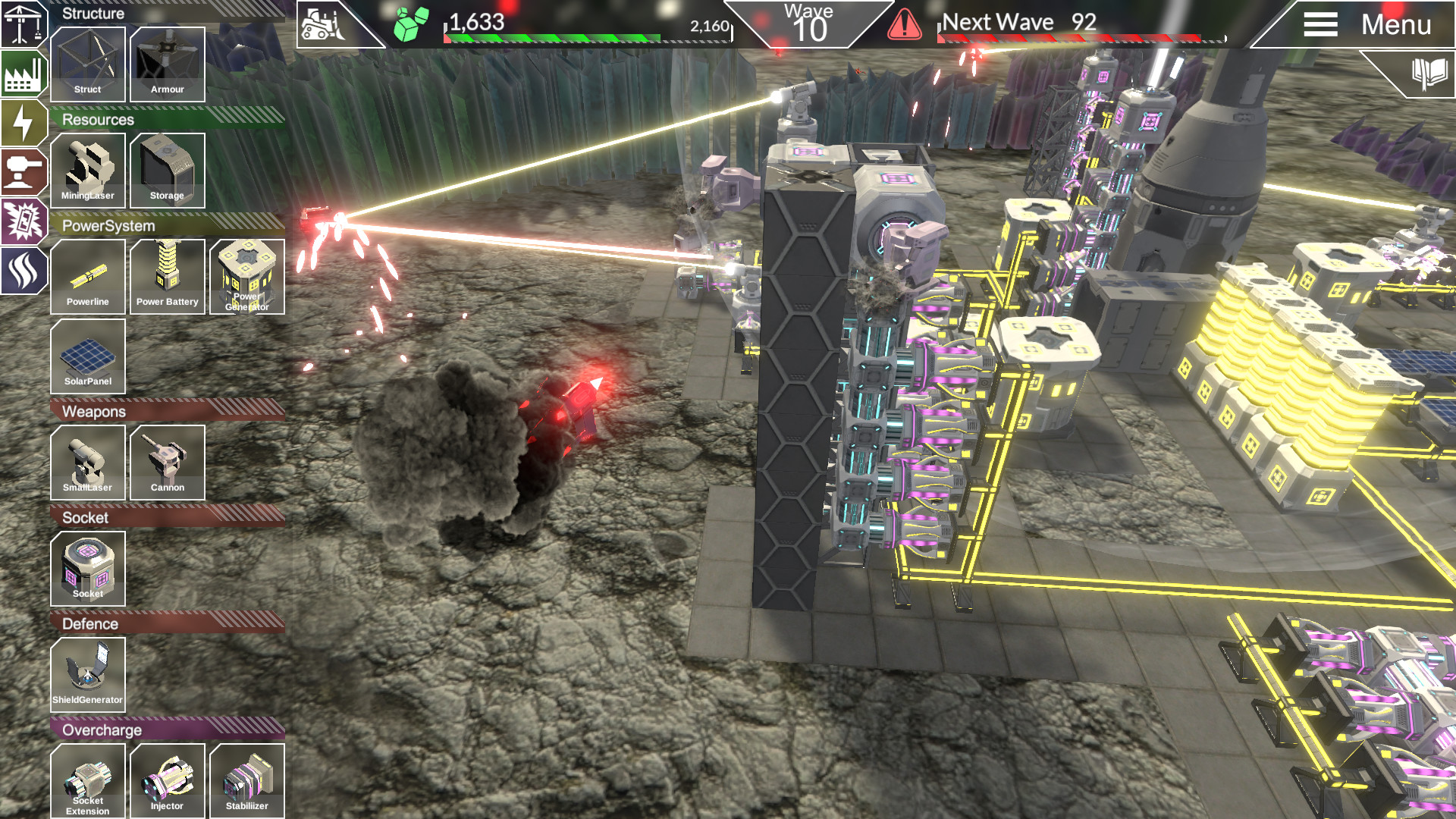
Task: Open the lightning bolt power category
Action: [23, 123]
